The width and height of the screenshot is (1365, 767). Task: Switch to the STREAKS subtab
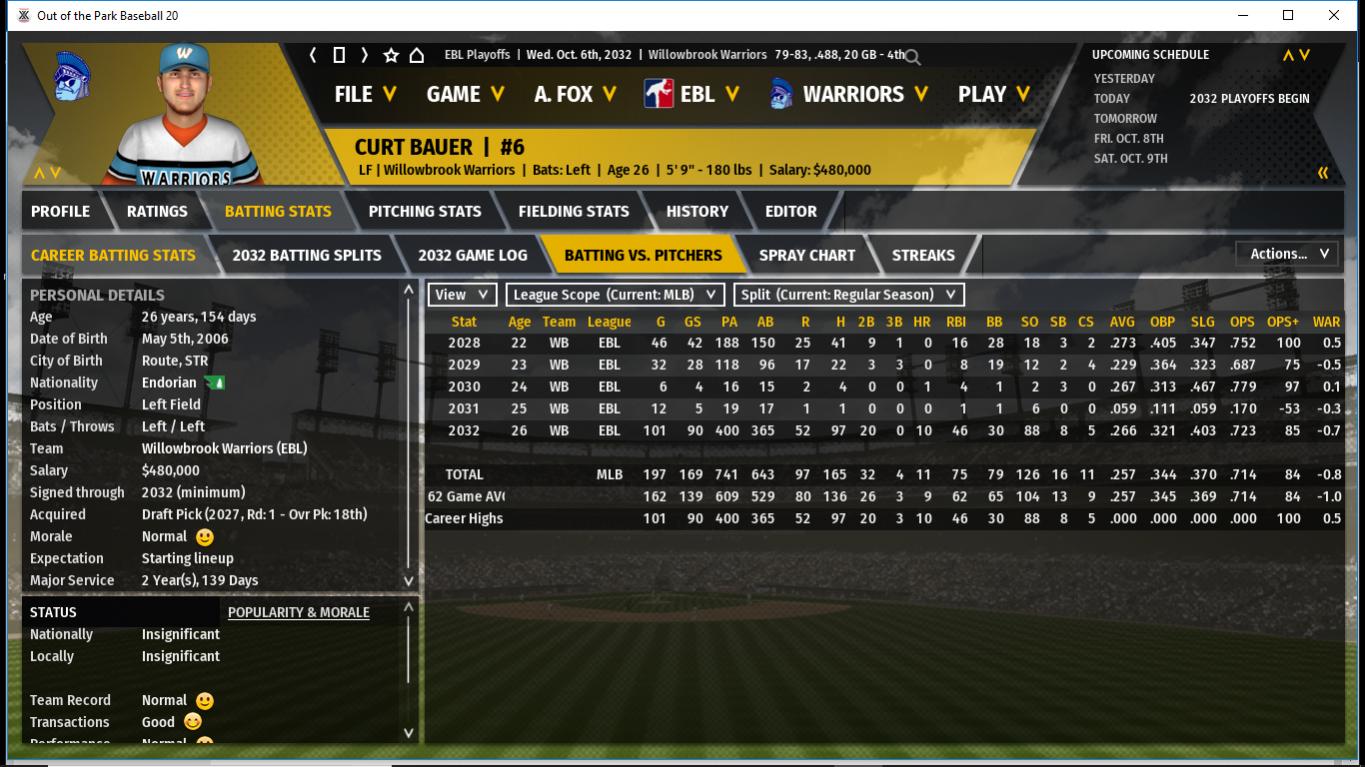(923, 255)
